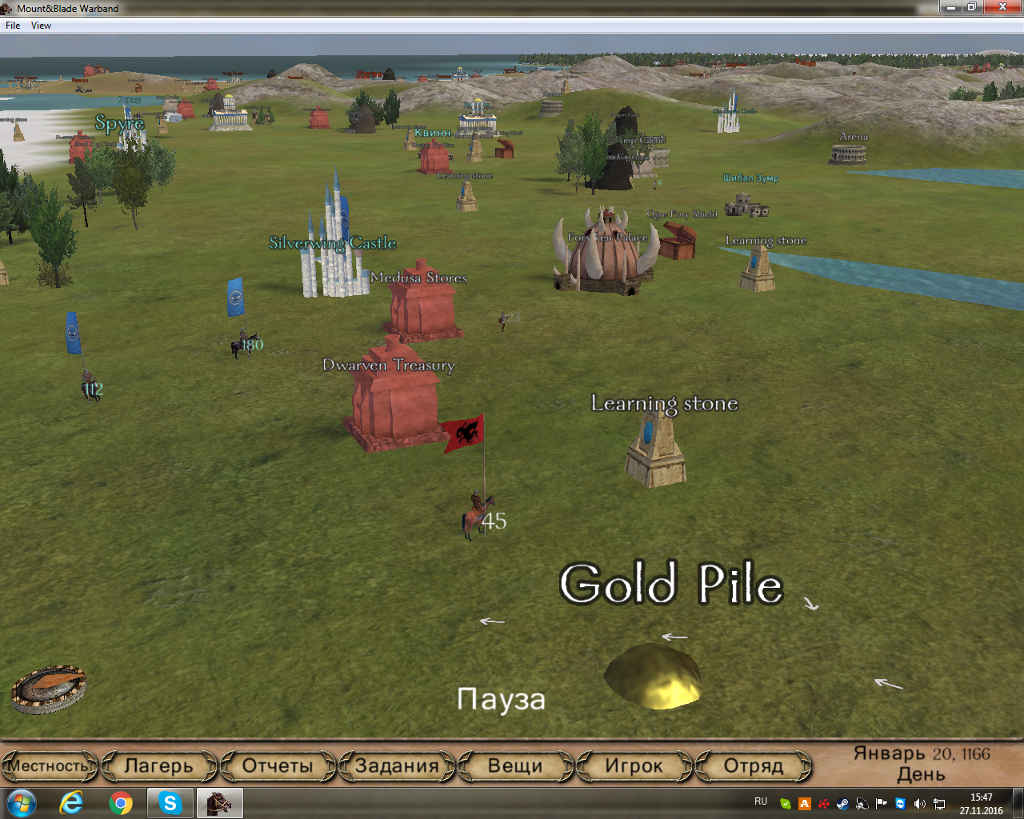This screenshot has height=819, width=1024.
Task: Open the Отряд party screen
Action: [x=753, y=767]
